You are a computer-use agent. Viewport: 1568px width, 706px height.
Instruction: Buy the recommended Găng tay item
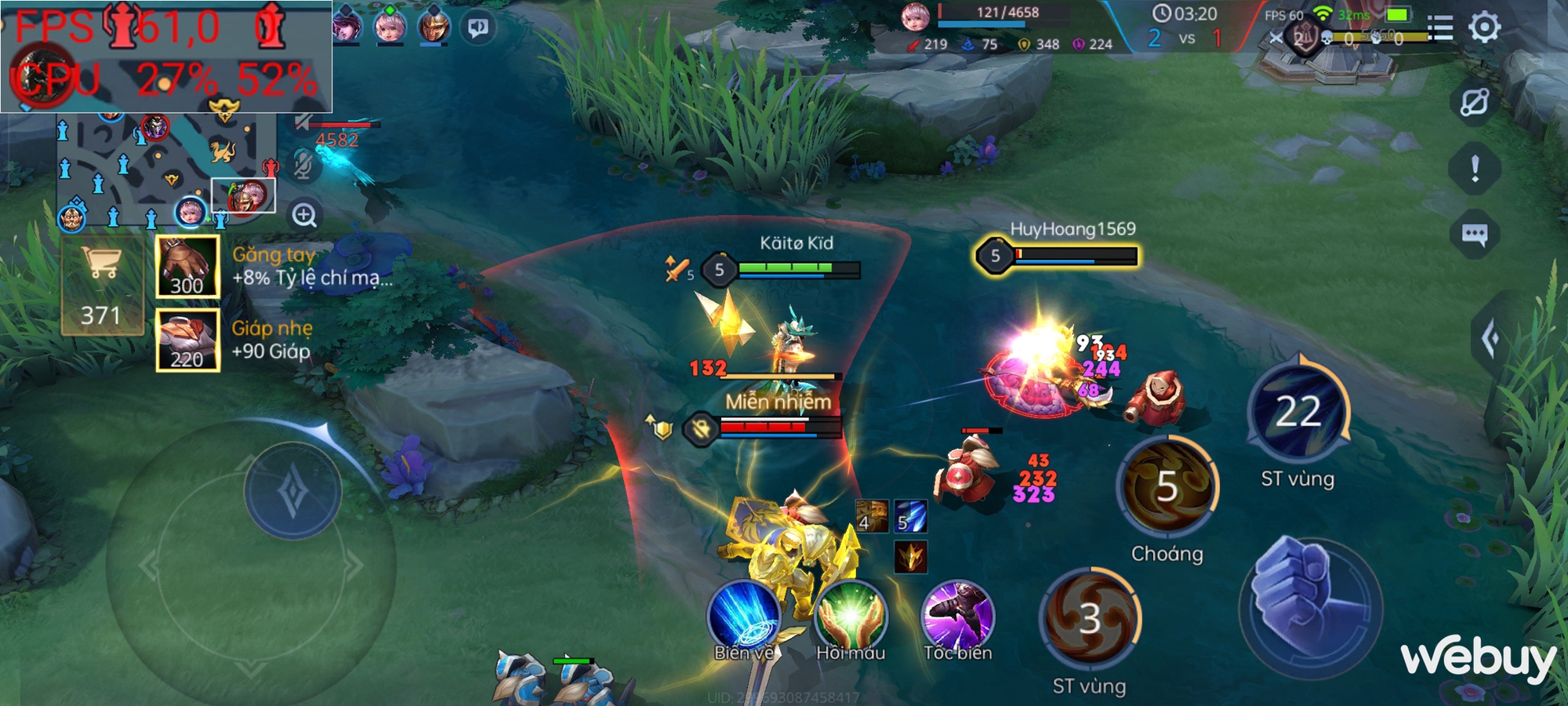tap(187, 267)
